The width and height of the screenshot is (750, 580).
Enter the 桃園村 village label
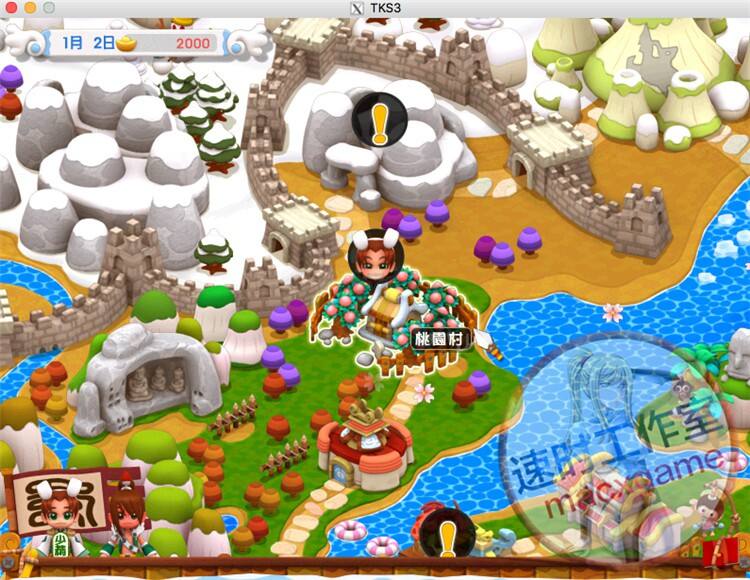tap(440, 339)
